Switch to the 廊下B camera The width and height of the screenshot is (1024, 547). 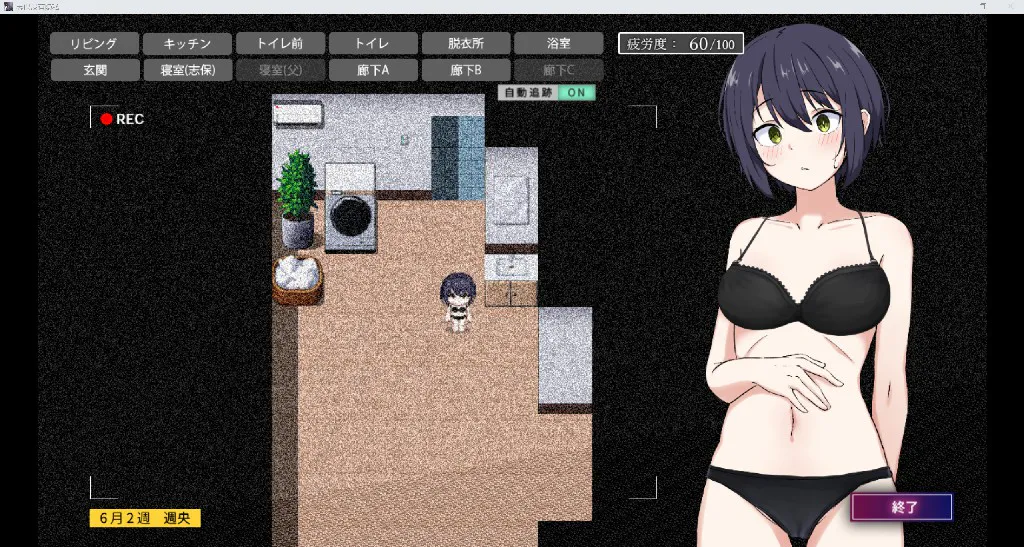(x=466, y=70)
